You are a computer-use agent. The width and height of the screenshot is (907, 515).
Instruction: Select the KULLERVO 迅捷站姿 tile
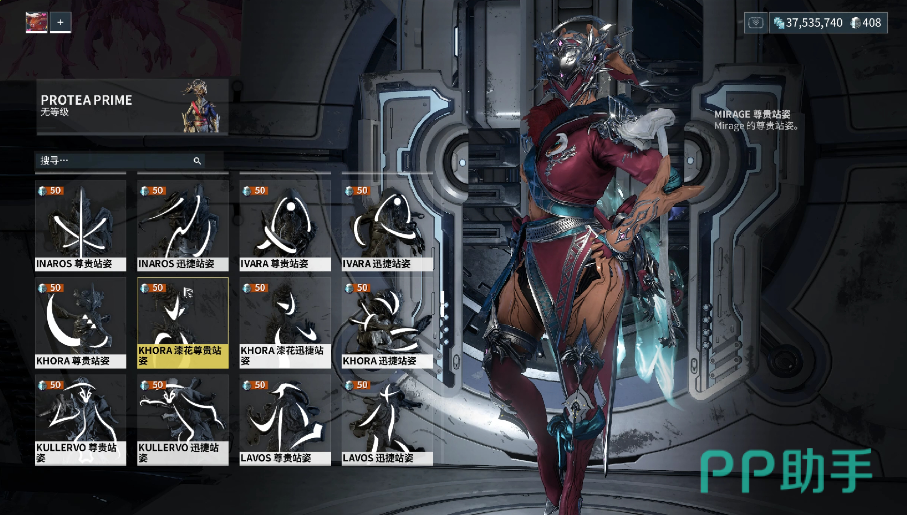coord(183,419)
